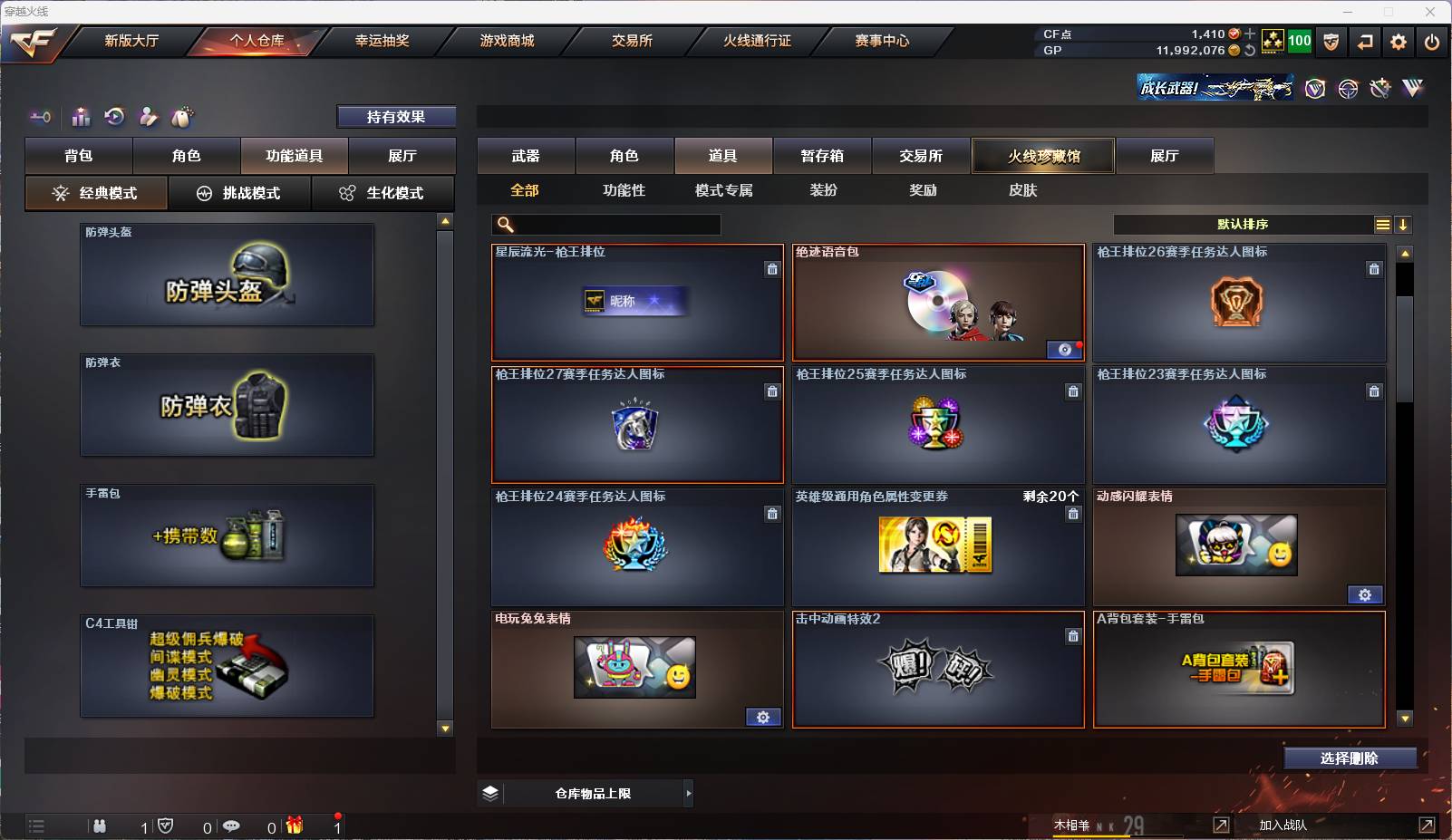Open the chat bubble icon in the bottom bar
This screenshot has height=840, width=1452.
232,826
